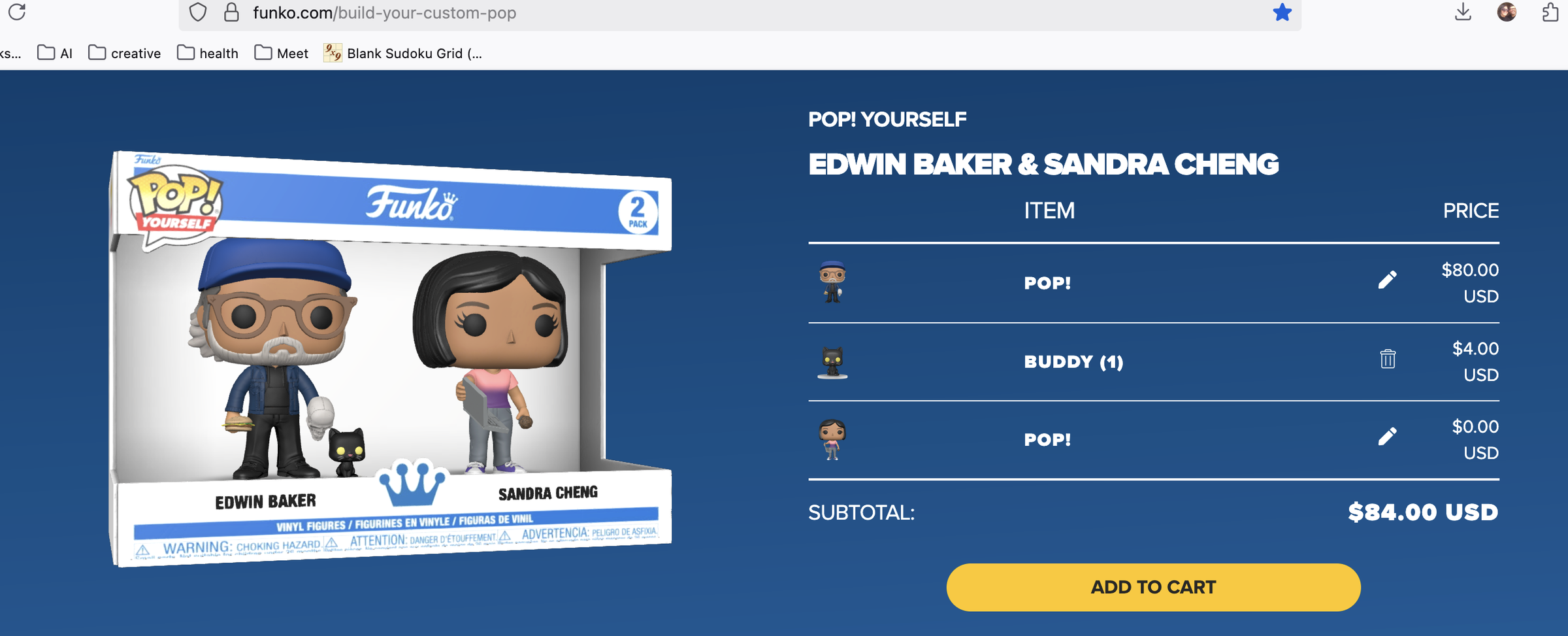
Task: Open the share/send tab icon
Action: (1548, 12)
